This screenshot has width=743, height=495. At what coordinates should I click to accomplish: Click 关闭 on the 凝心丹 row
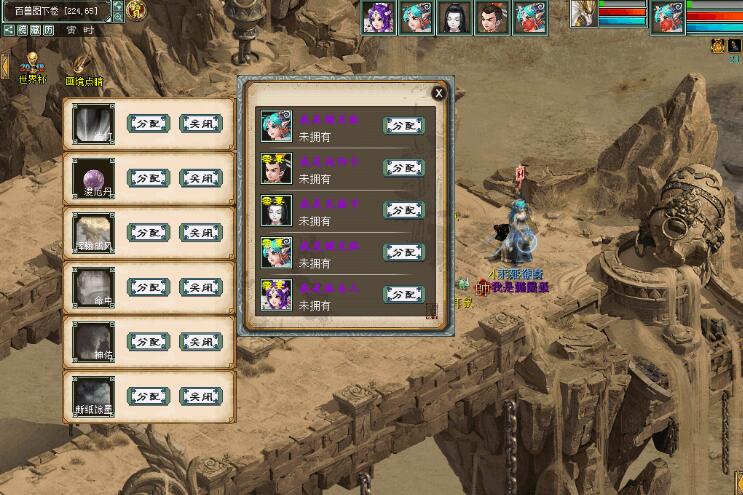click(x=200, y=178)
